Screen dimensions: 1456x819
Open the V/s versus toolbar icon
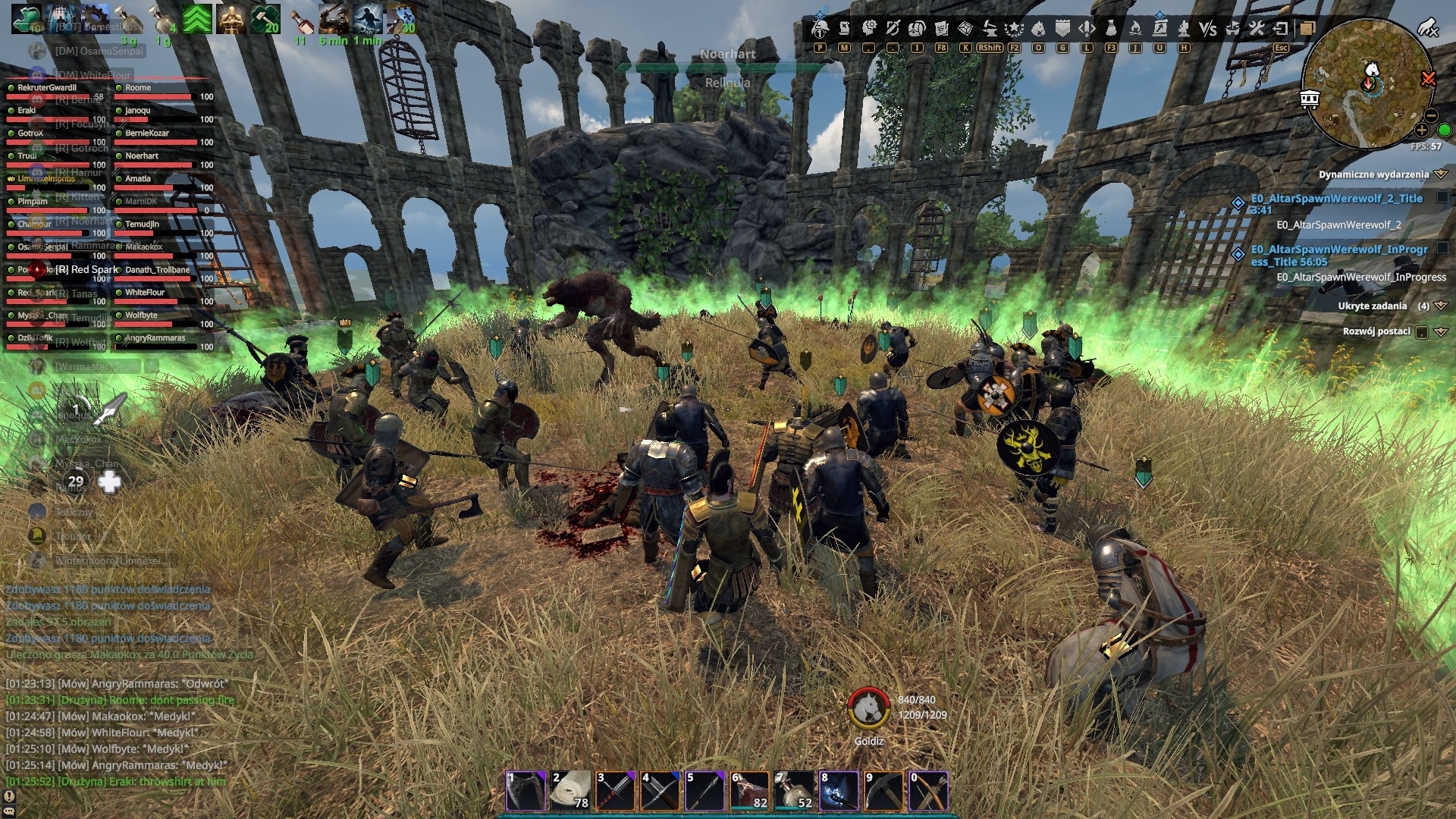1208,29
